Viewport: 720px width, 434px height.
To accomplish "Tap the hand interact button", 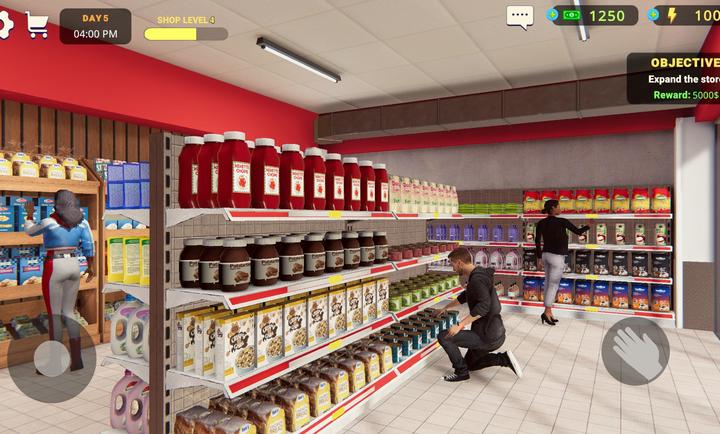I will (x=636, y=352).
